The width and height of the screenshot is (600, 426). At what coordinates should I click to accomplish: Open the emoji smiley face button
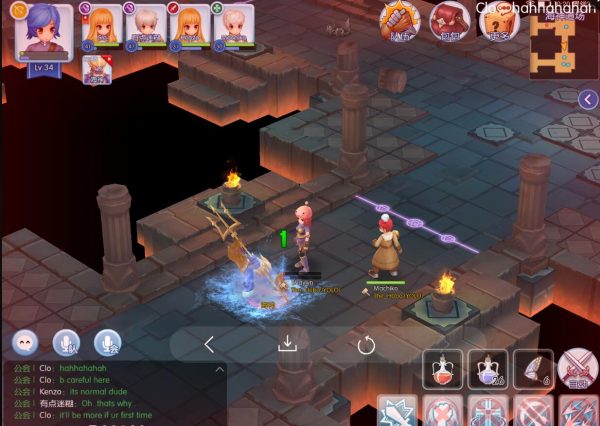tap(26, 342)
